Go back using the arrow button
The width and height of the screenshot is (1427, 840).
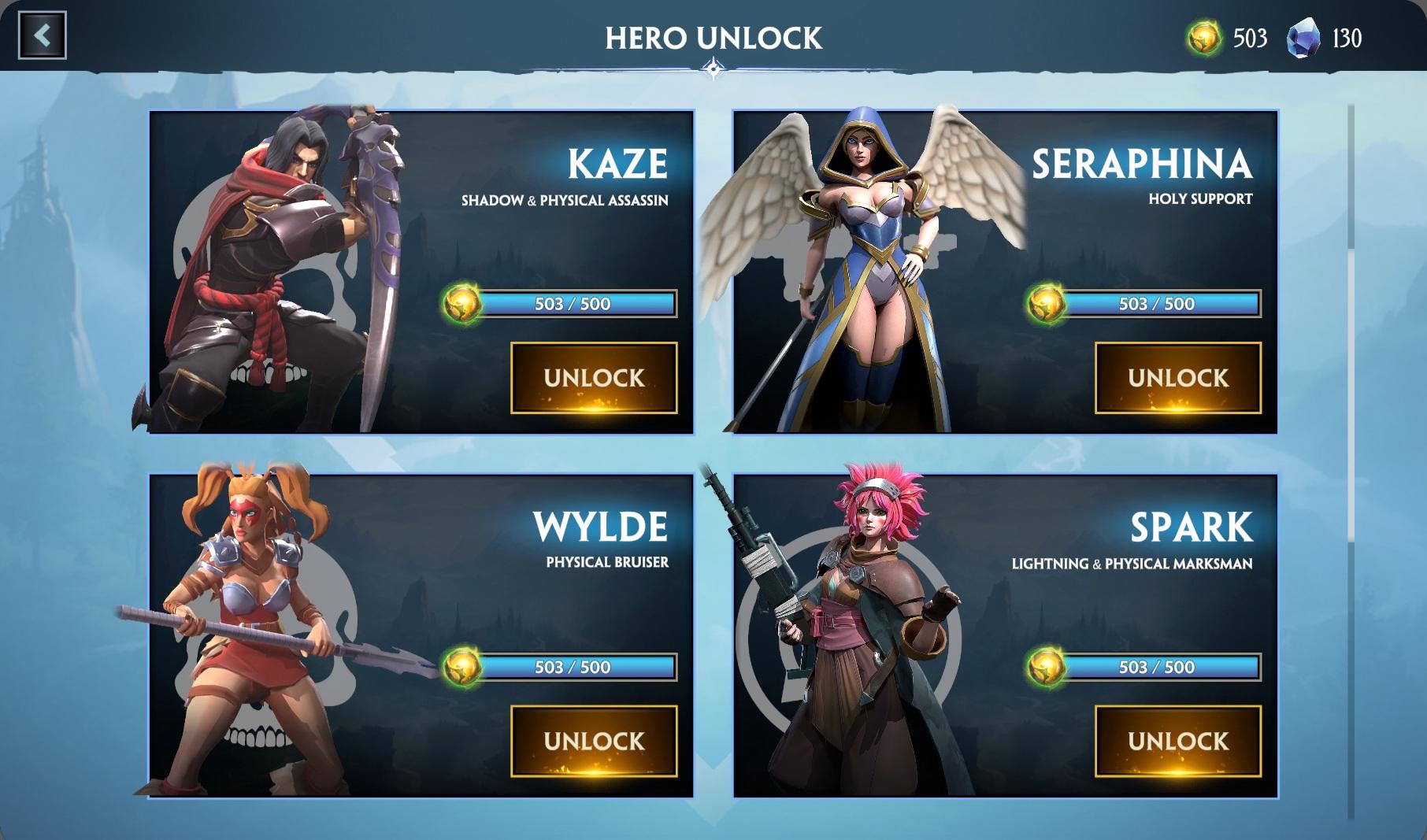tap(43, 35)
